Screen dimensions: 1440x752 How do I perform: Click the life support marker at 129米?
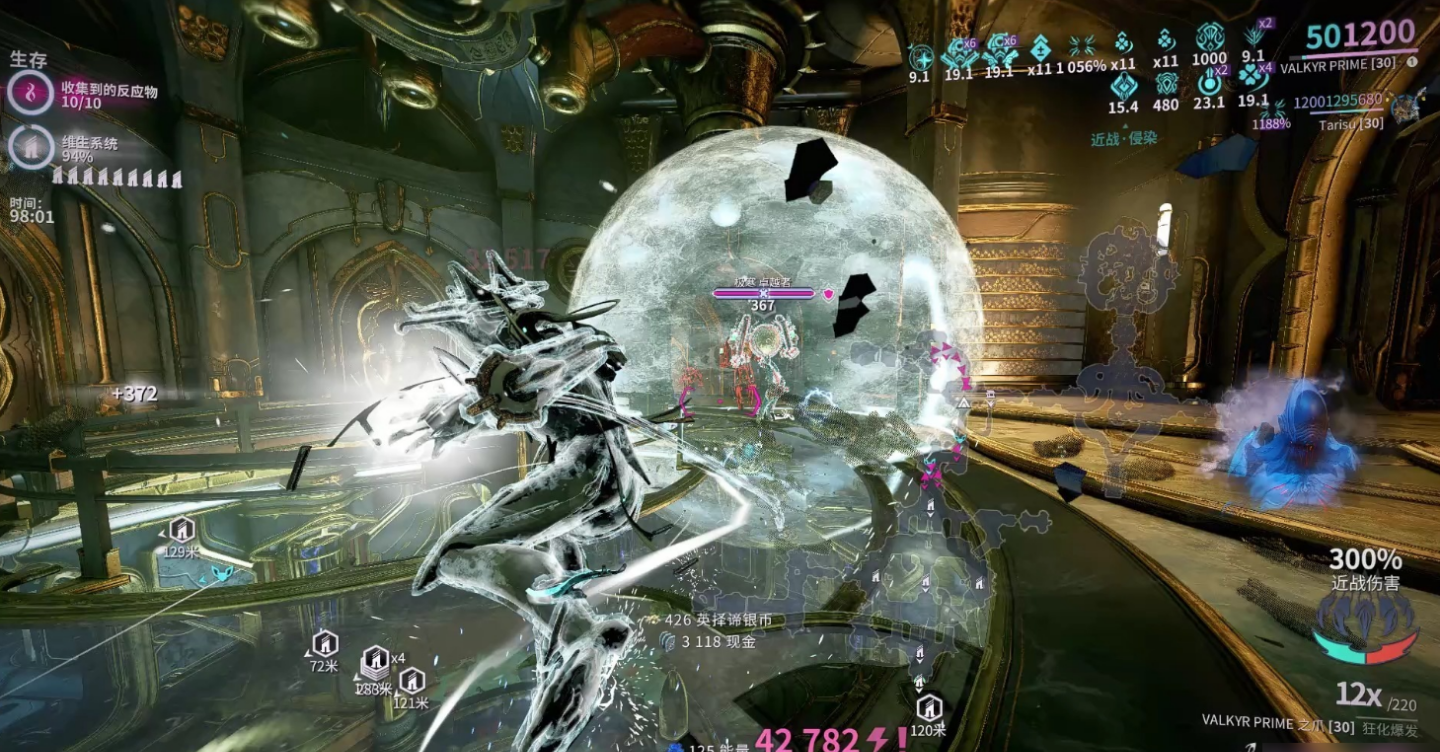181,529
